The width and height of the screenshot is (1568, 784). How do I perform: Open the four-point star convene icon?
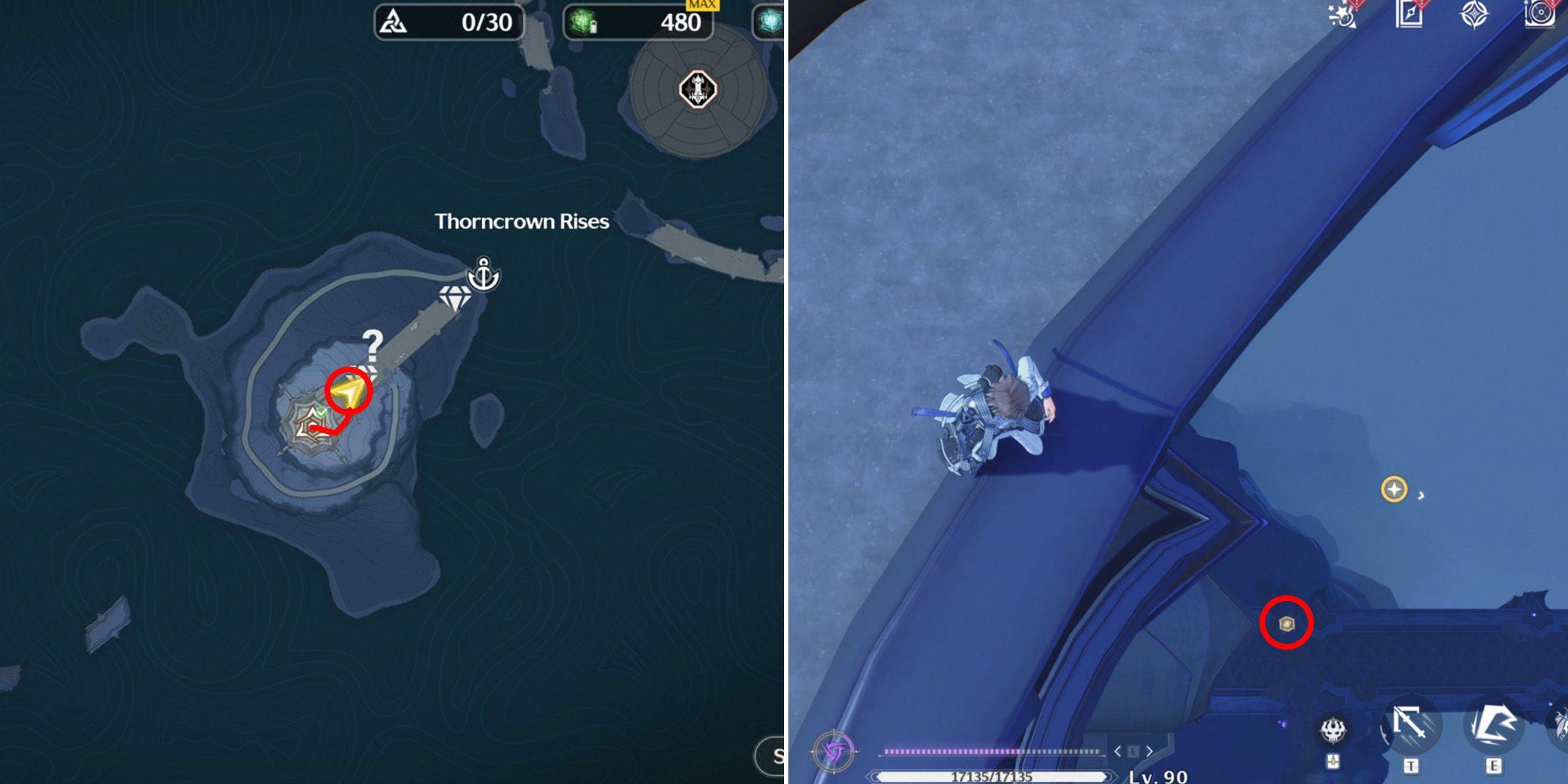click(x=1474, y=15)
